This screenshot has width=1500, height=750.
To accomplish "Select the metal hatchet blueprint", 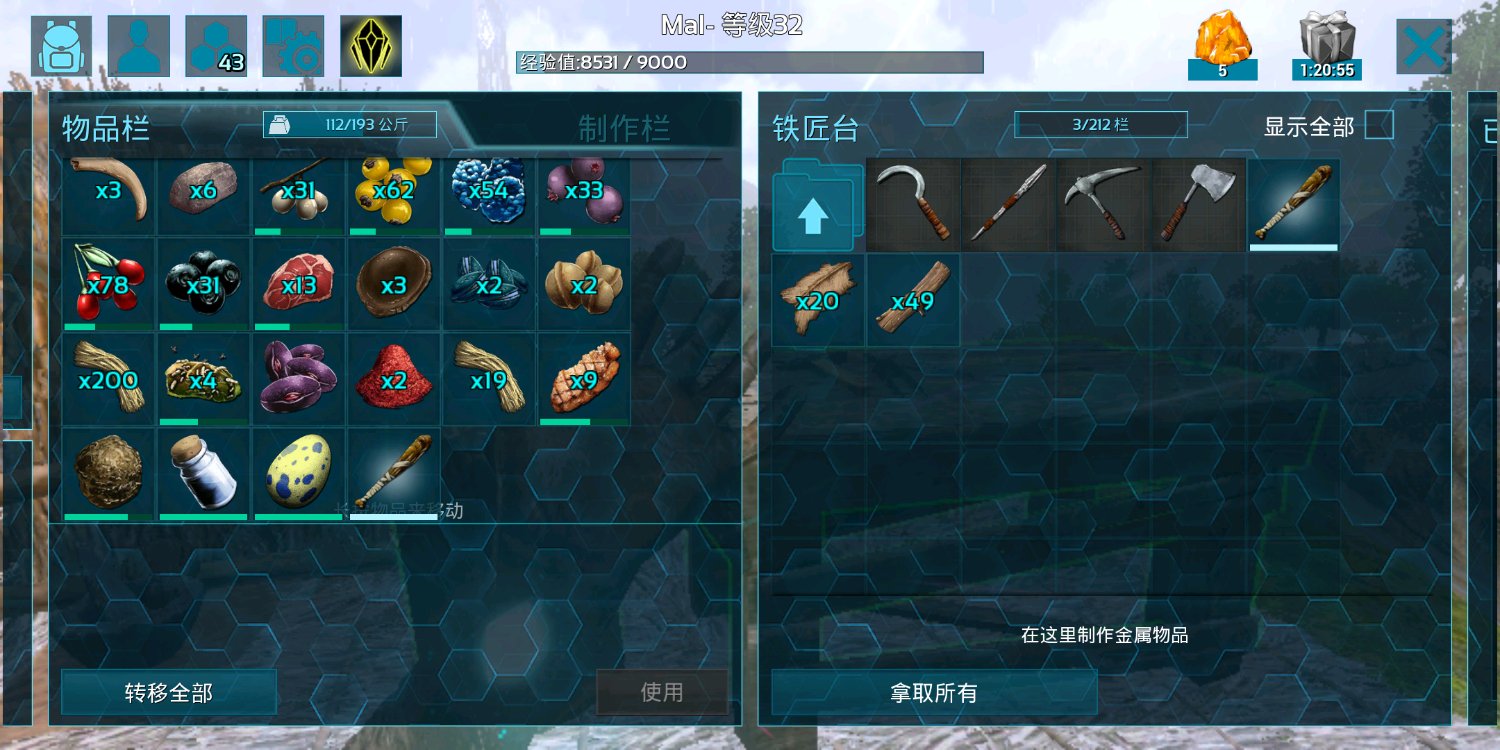I will [x=1198, y=203].
